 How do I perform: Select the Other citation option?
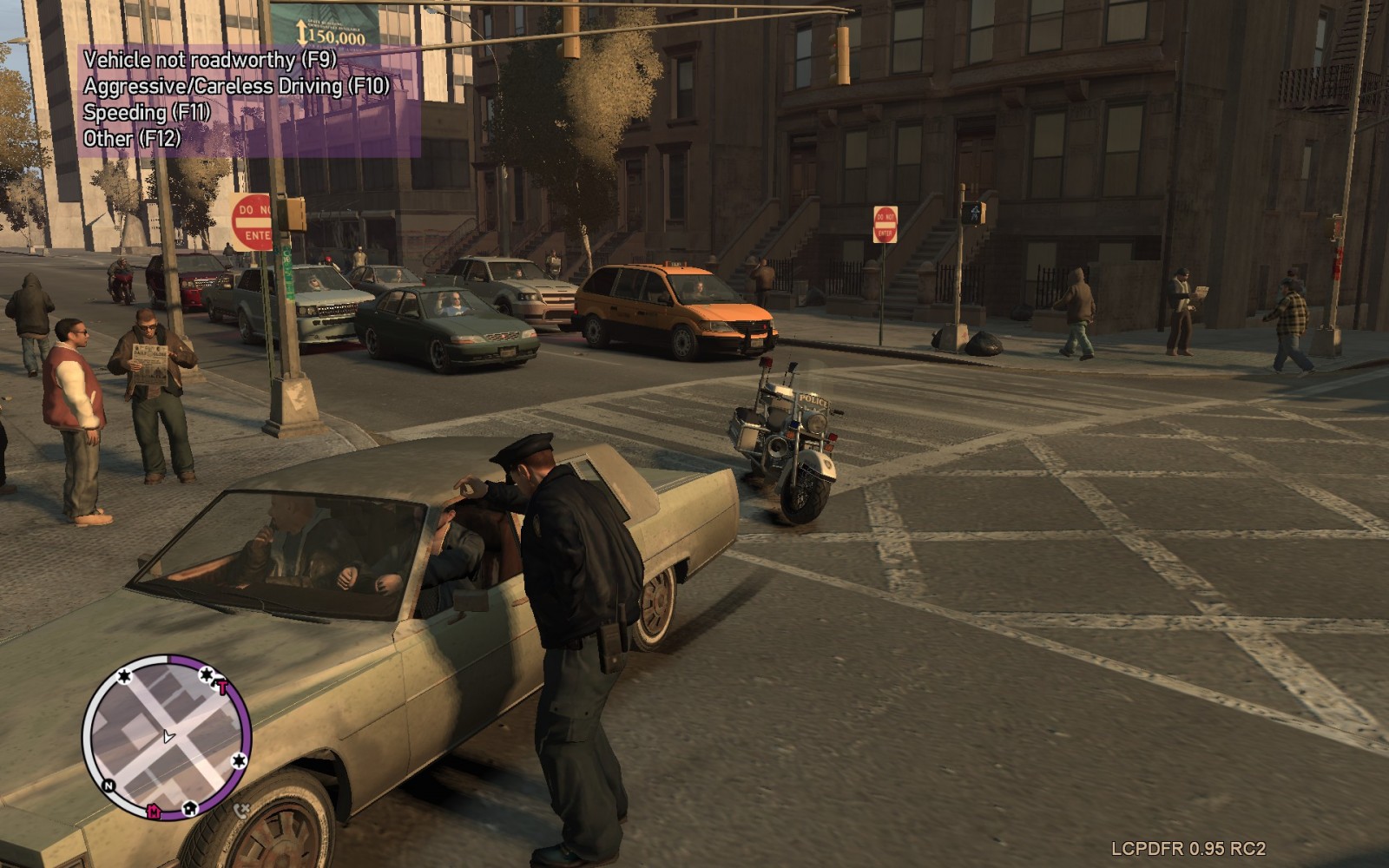point(132,138)
